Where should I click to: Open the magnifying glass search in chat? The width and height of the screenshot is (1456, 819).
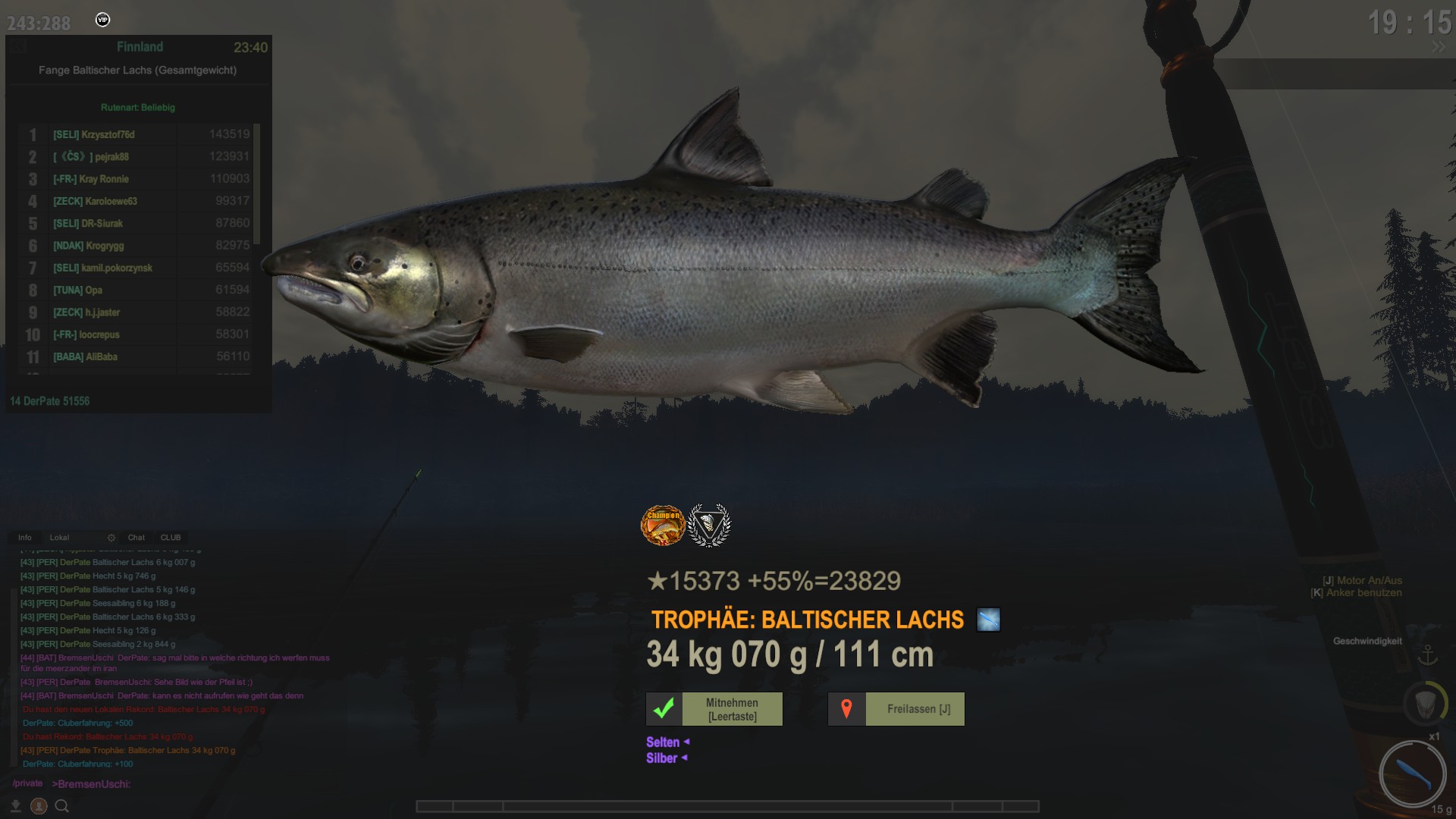tap(62, 806)
